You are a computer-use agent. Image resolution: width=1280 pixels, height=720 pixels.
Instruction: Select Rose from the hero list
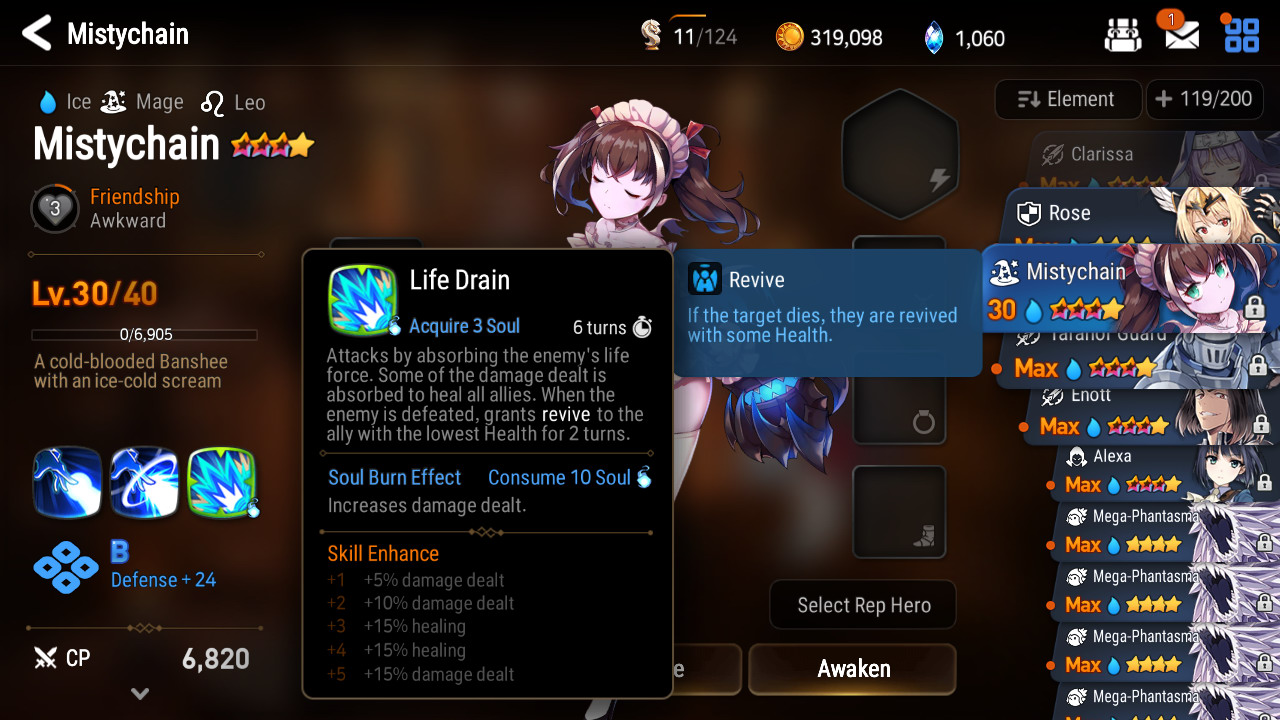point(1100,215)
